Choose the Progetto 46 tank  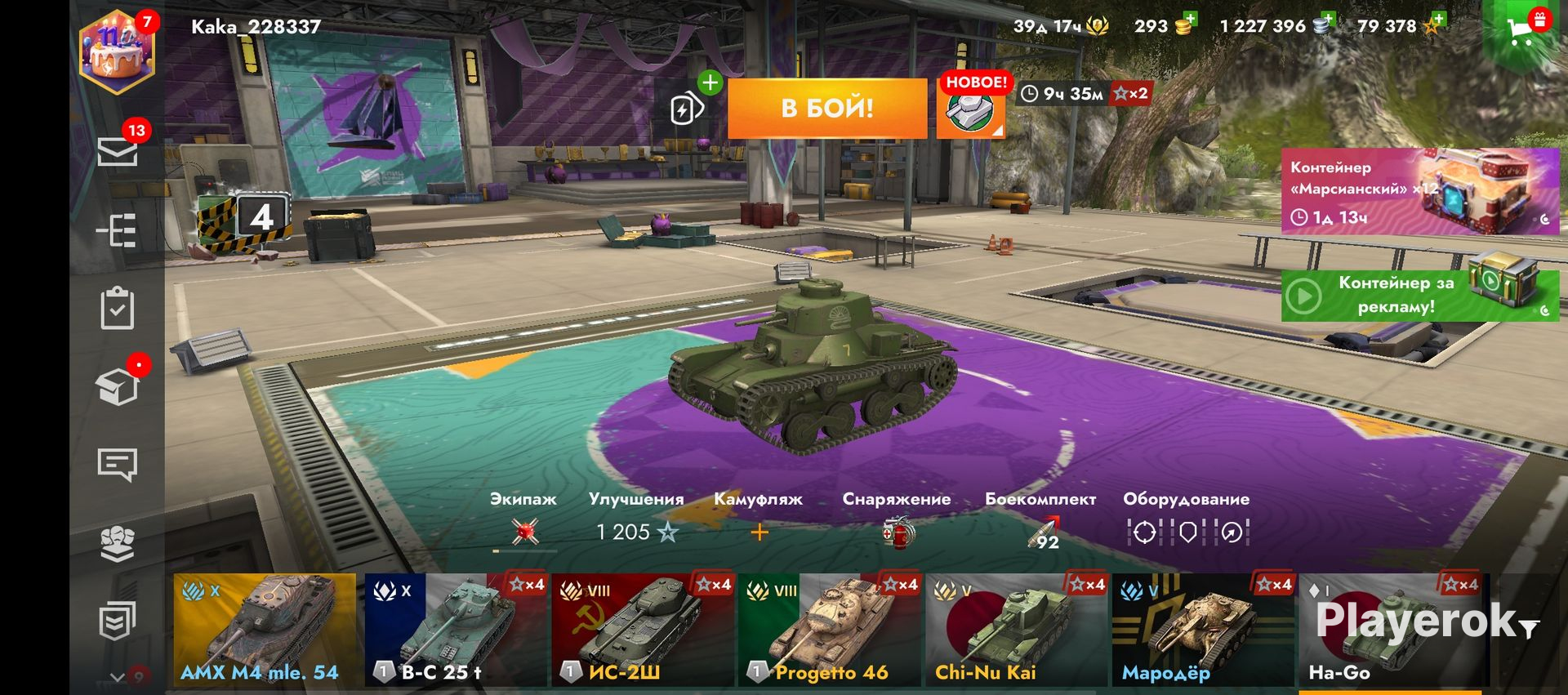(829, 629)
